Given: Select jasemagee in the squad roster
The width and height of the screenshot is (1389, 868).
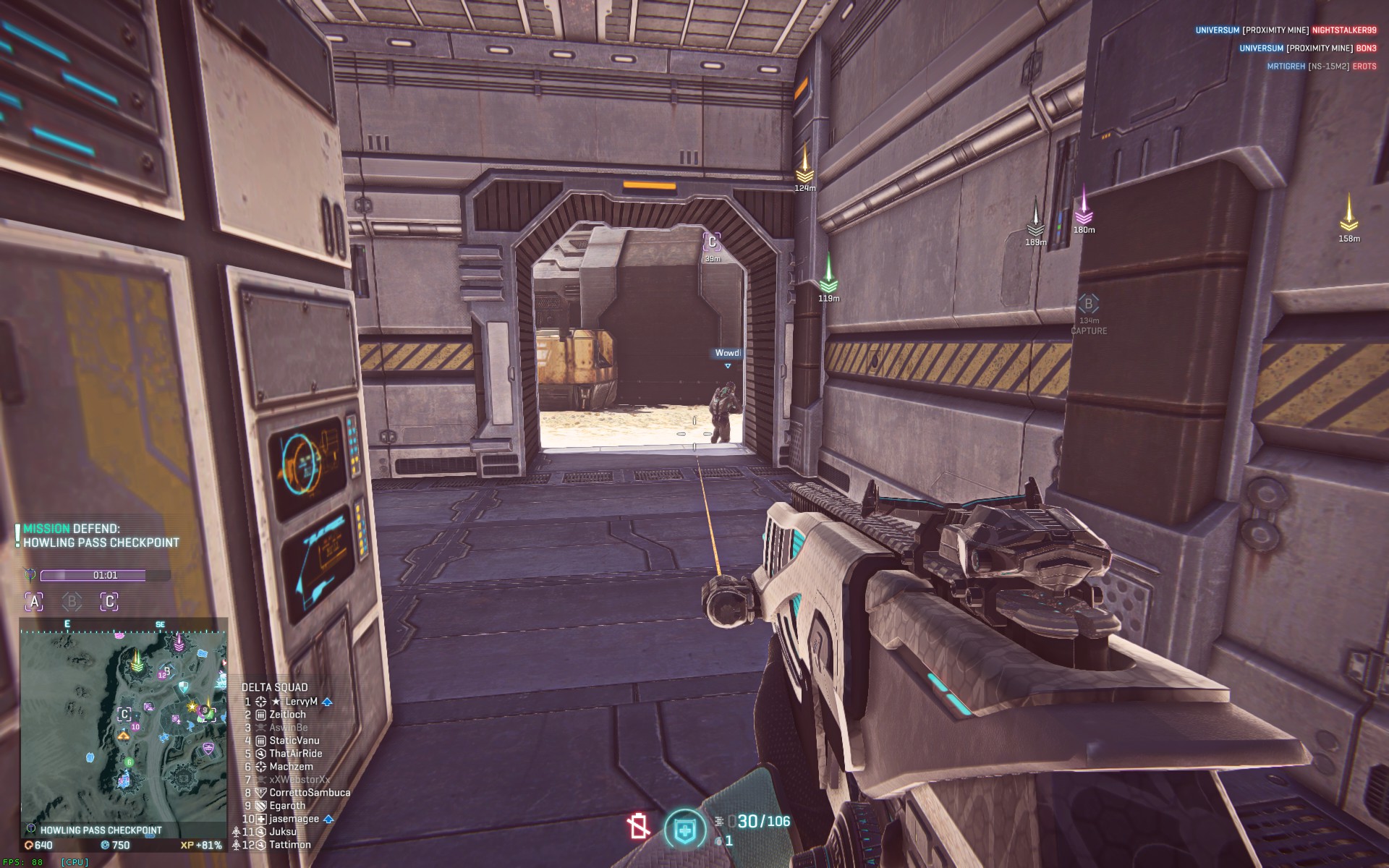Looking at the screenshot, I should 294,819.
